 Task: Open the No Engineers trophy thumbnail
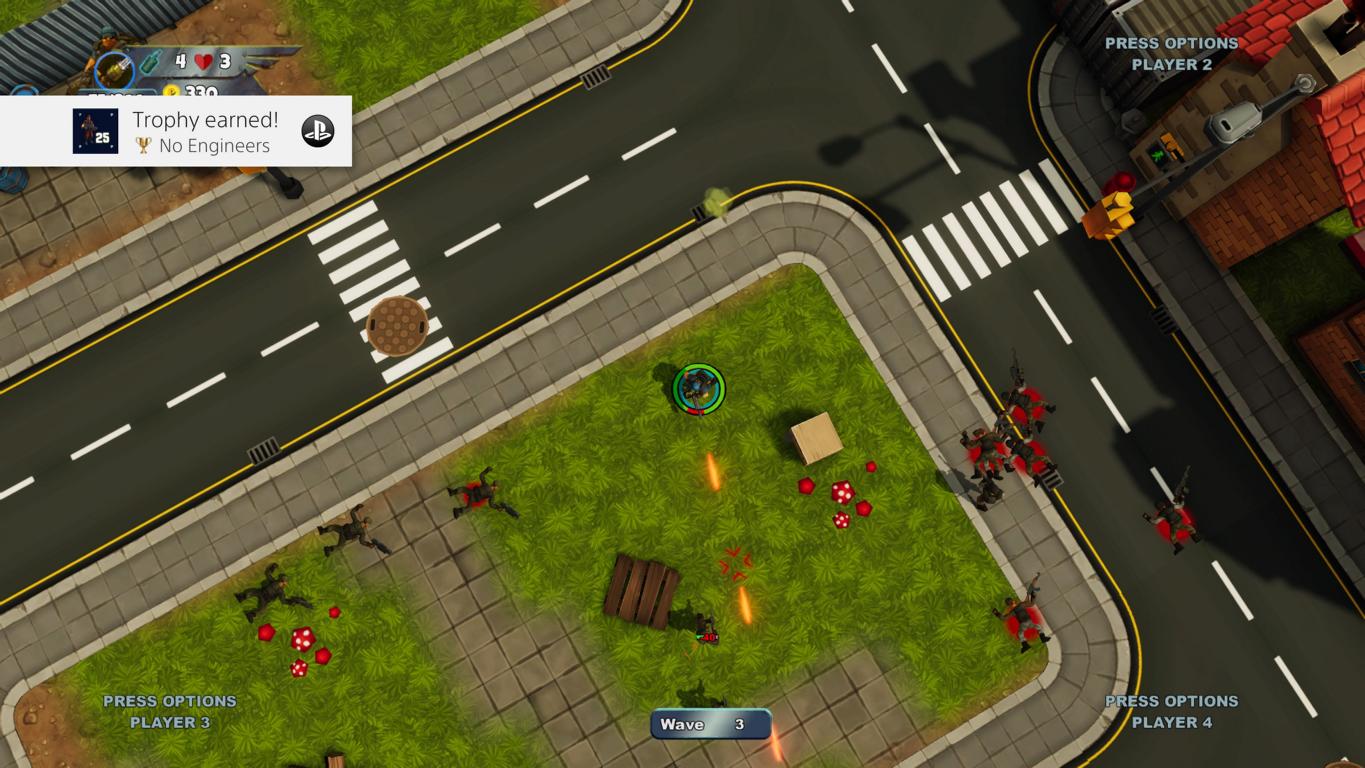(x=95, y=131)
